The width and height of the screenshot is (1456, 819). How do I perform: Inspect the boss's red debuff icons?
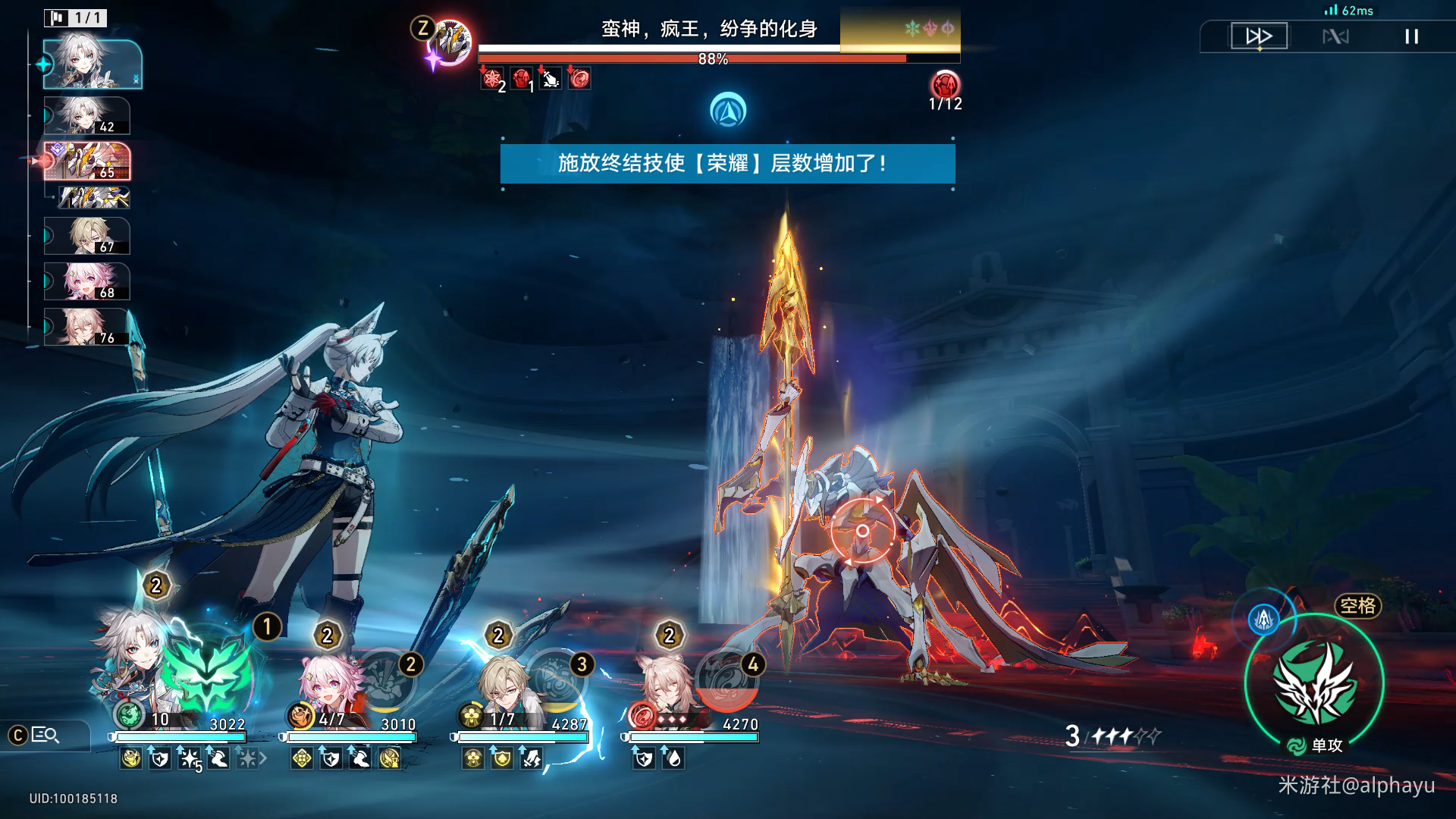point(535,78)
